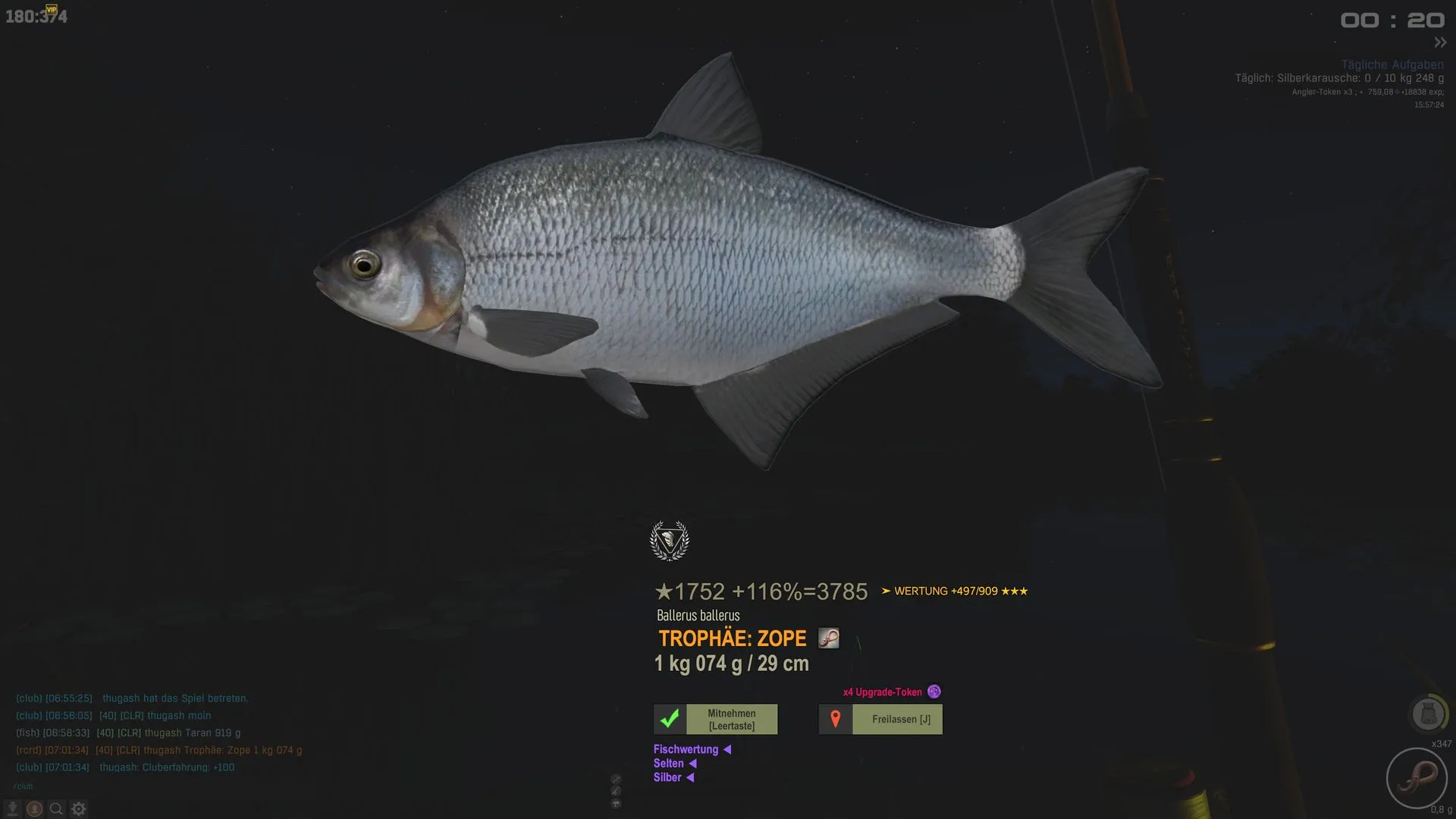Keep the fish with the Mitnehmen button
The image size is (1456, 819).
point(716,719)
